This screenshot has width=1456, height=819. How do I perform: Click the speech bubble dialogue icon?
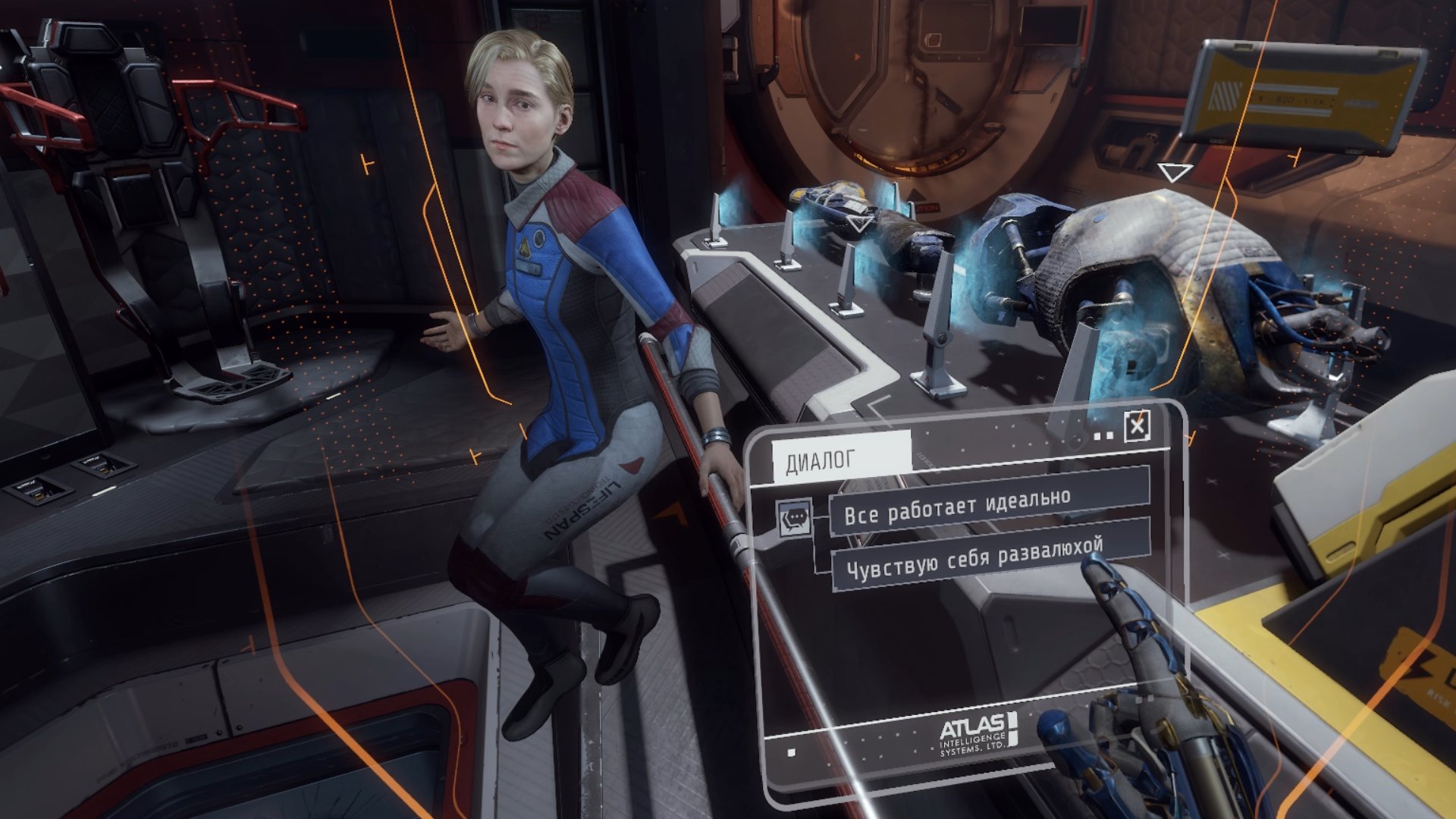pyautogui.click(x=794, y=519)
